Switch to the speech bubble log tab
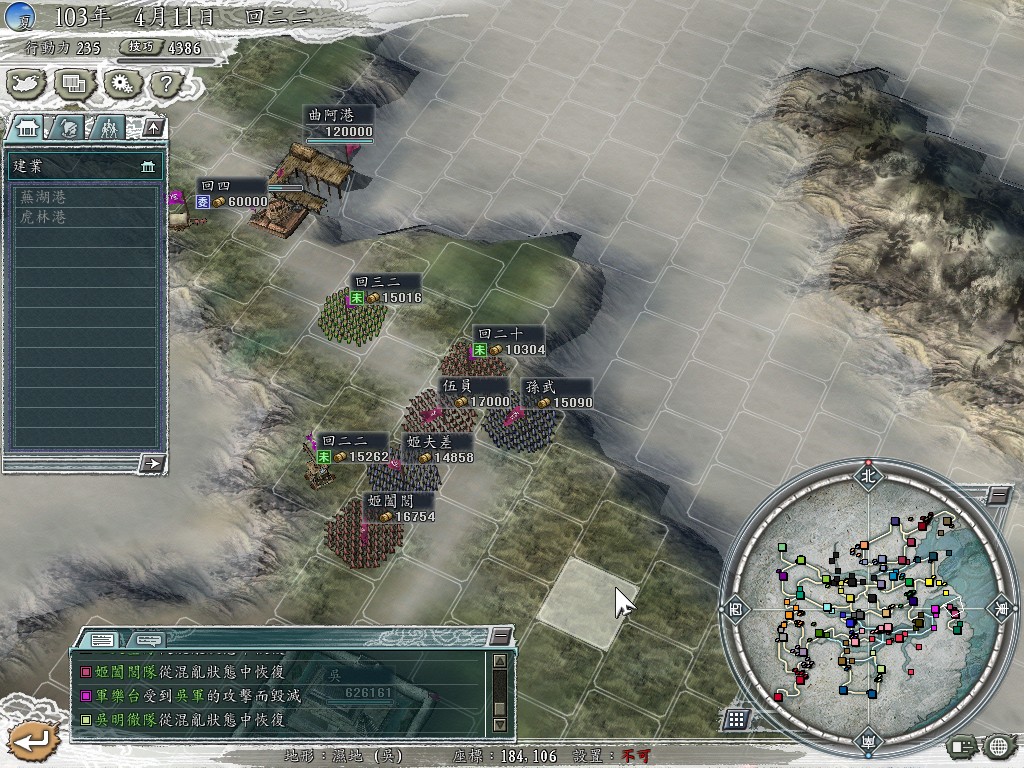The height and width of the screenshot is (768, 1024). point(149,640)
